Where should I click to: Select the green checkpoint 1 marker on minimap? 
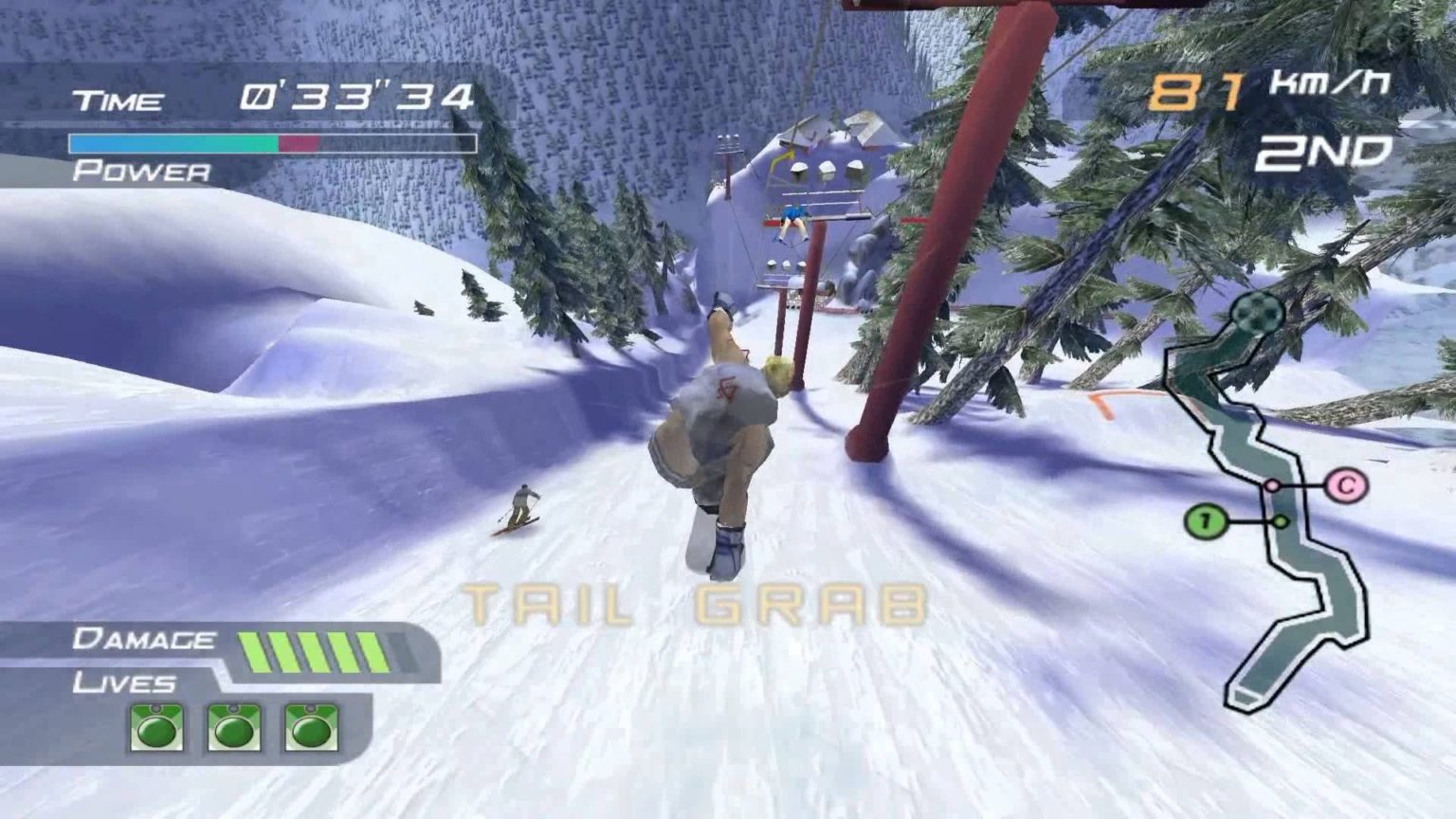1208,520
